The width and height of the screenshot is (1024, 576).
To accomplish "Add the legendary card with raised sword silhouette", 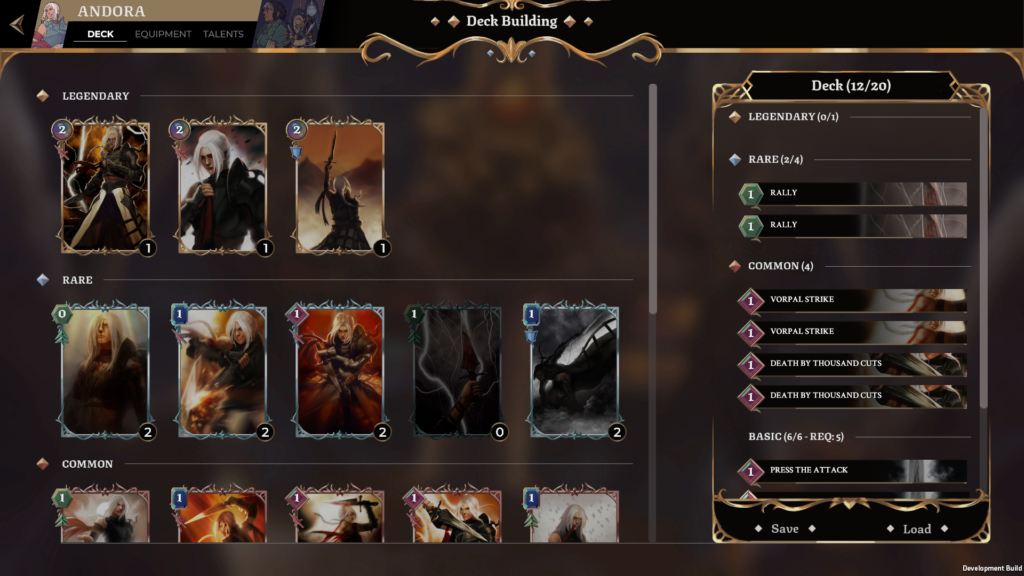I will coord(340,188).
